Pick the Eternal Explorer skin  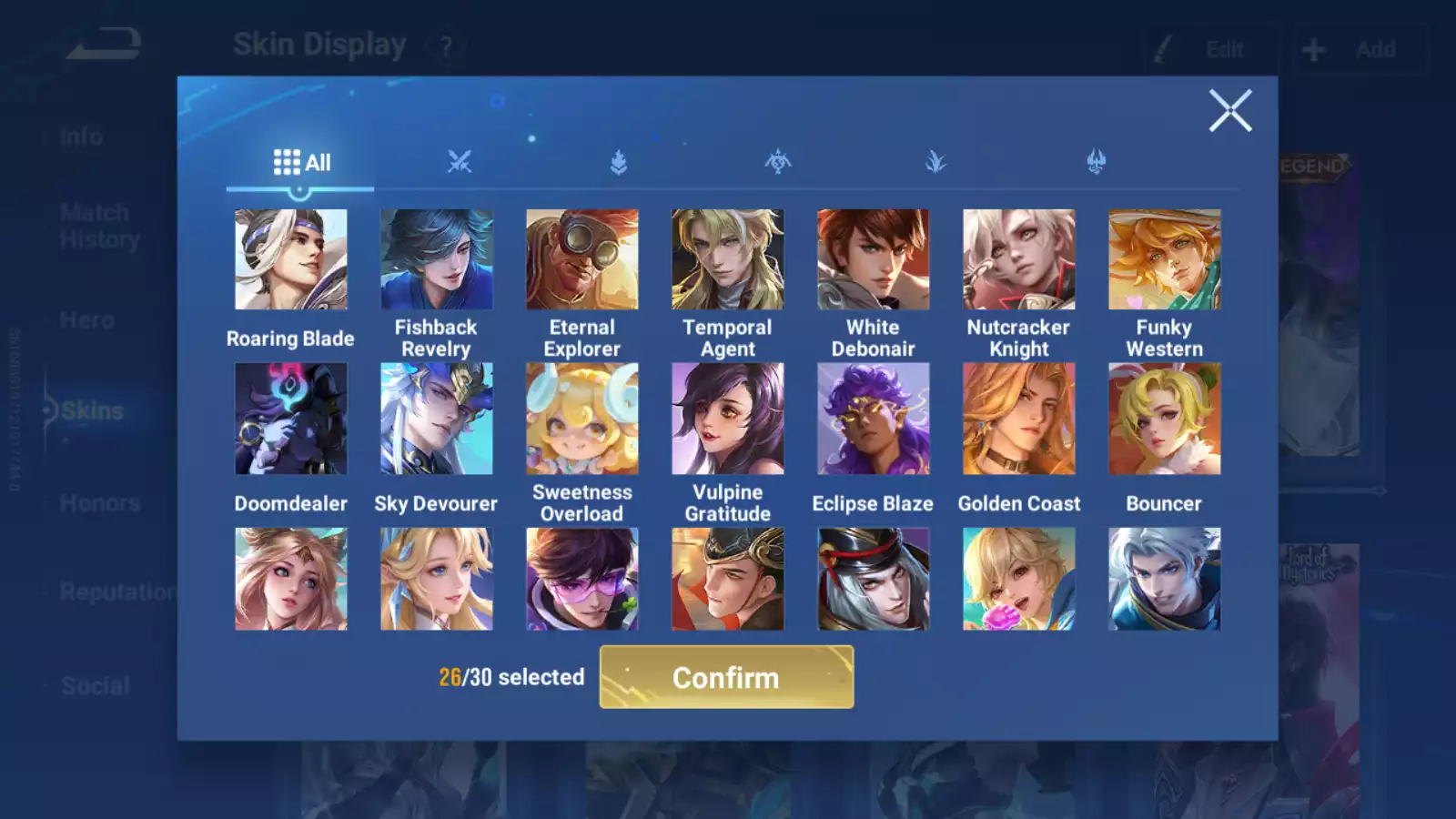tap(581, 260)
